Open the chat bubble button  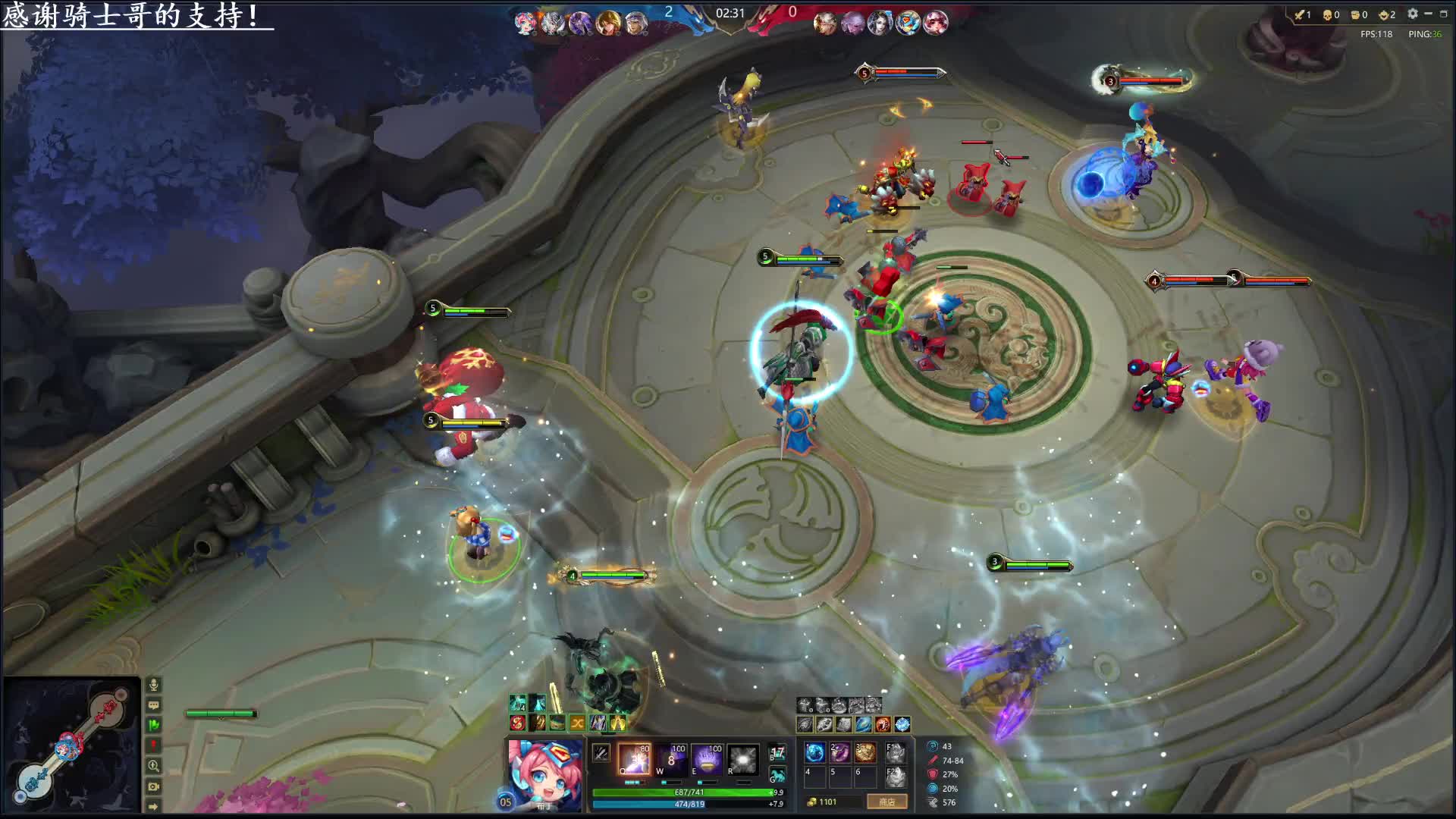tap(153, 705)
